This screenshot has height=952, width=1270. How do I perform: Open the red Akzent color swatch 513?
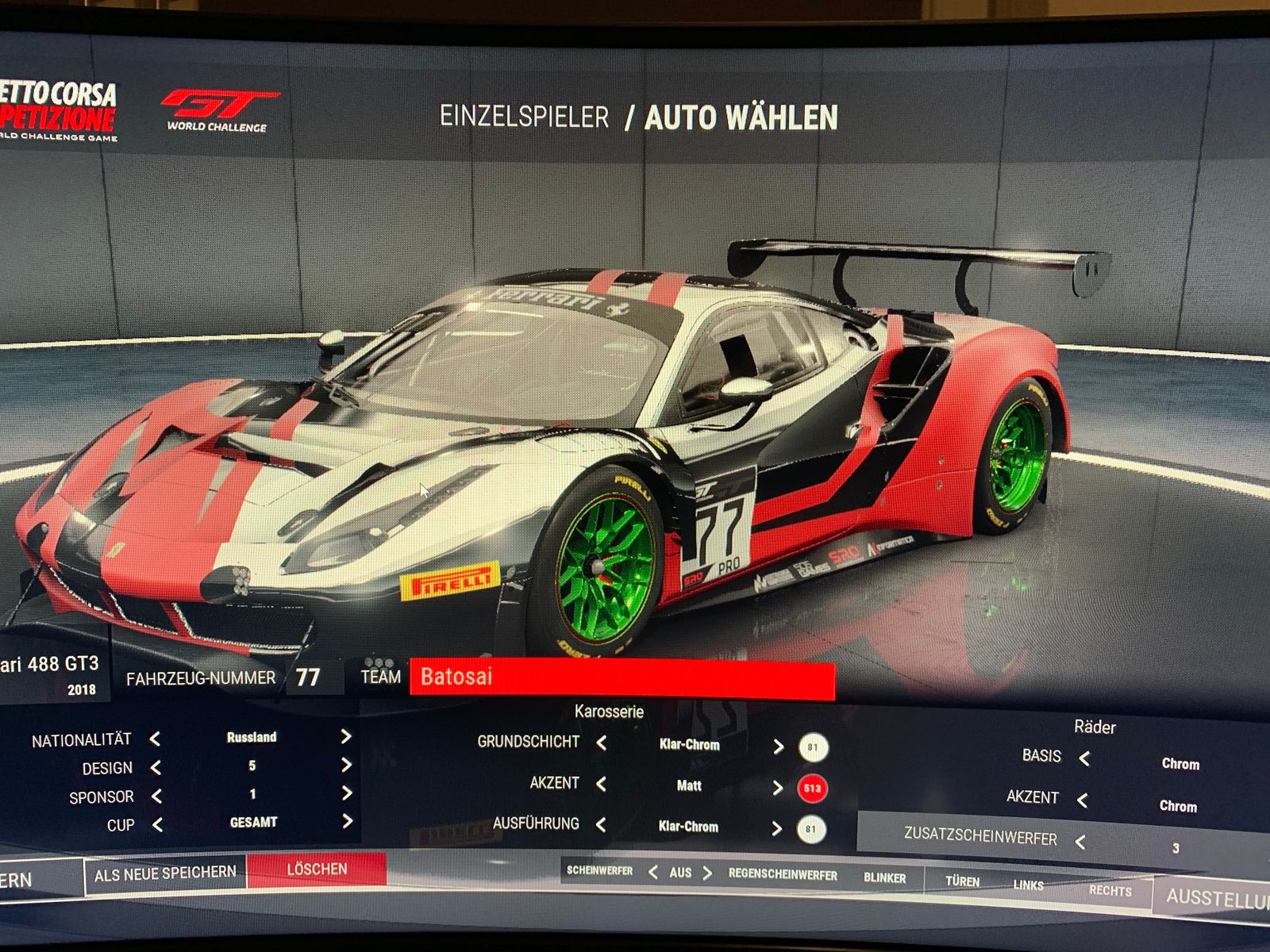(x=812, y=788)
